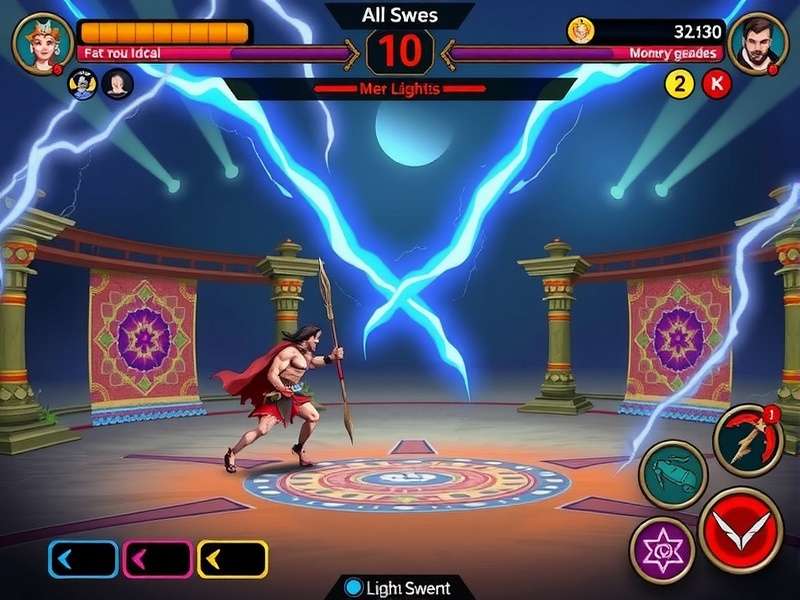Select the bald teammate icon
The width and height of the screenshot is (800, 600).
pos(117,84)
